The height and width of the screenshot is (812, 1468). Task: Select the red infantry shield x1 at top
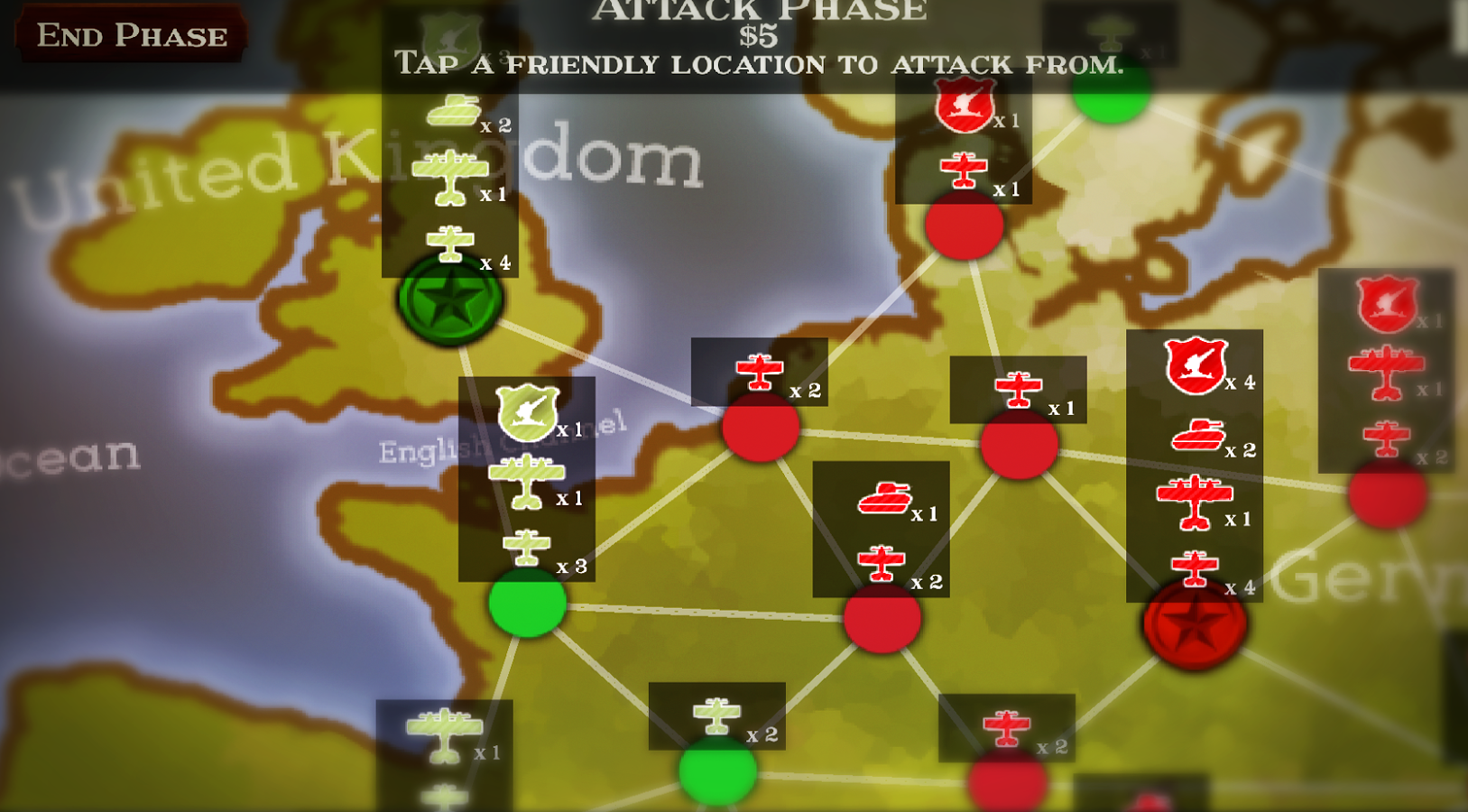point(964,102)
